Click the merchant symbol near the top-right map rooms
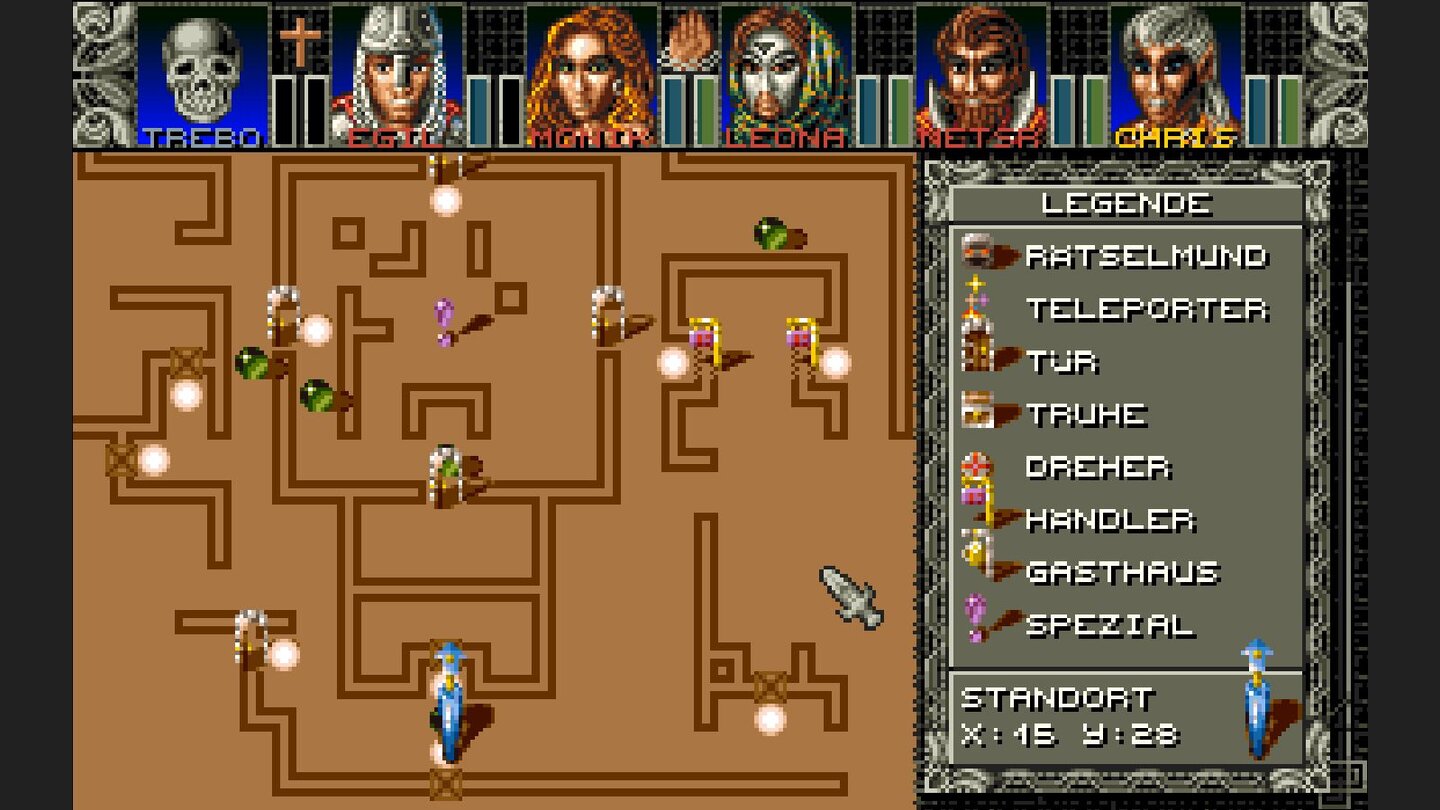1440x810 pixels. (x=706, y=335)
